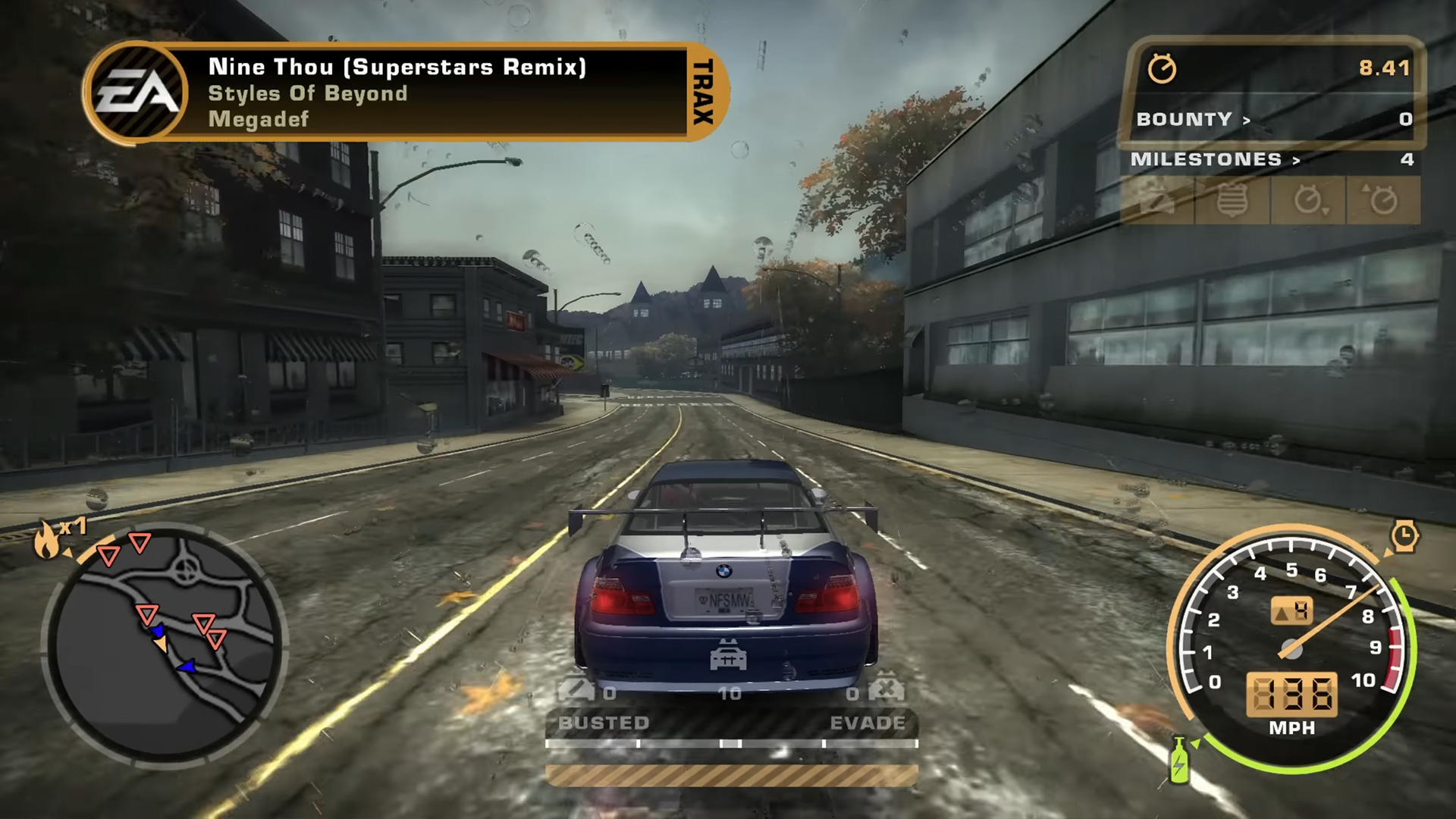Select the police badge milestone icon
This screenshot has height=819, width=1456.
1232,201
